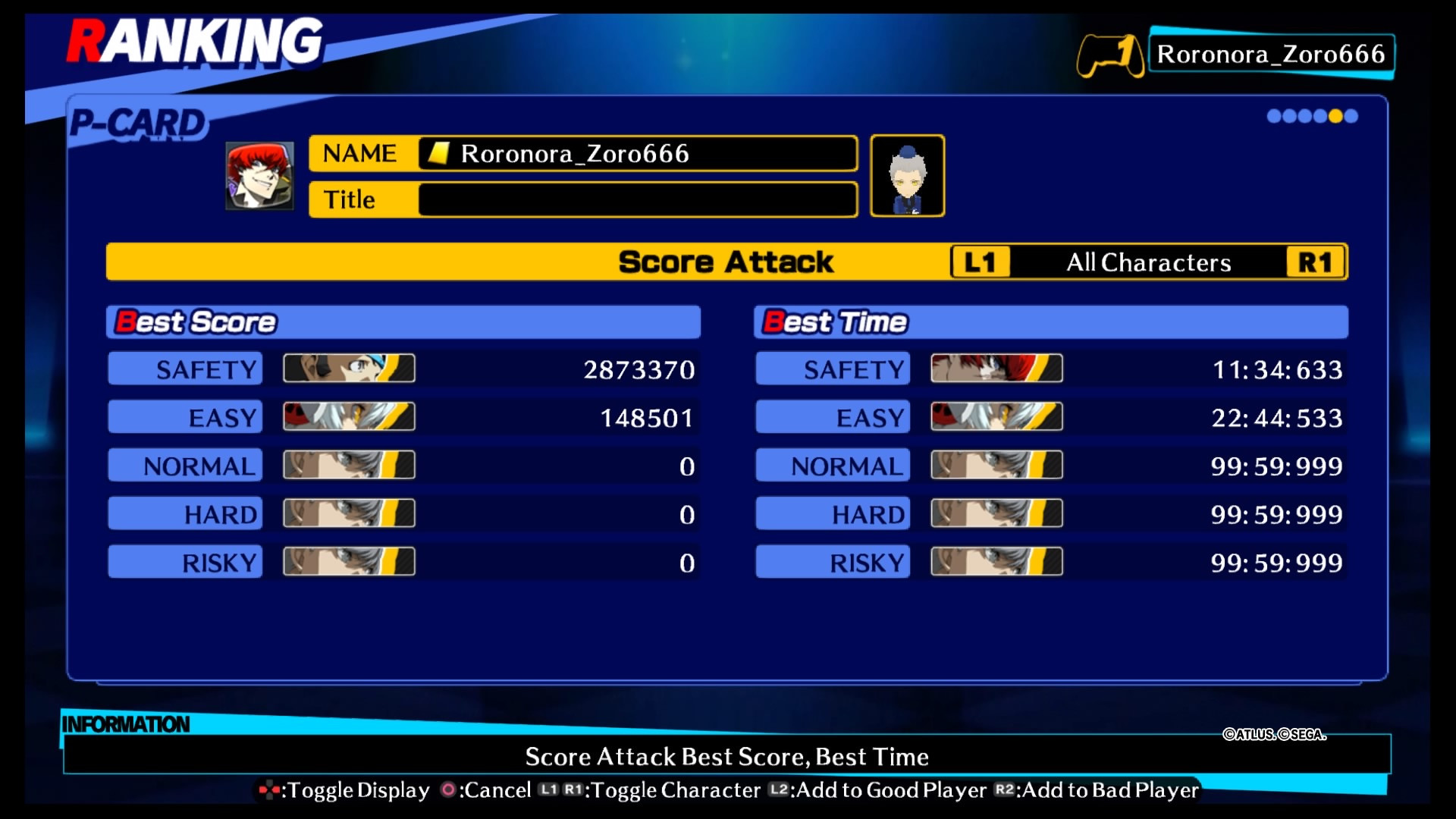The width and height of the screenshot is (1456, 819).
Task: Pick the Best Time HARD row
Action: tap(1051, 514)
